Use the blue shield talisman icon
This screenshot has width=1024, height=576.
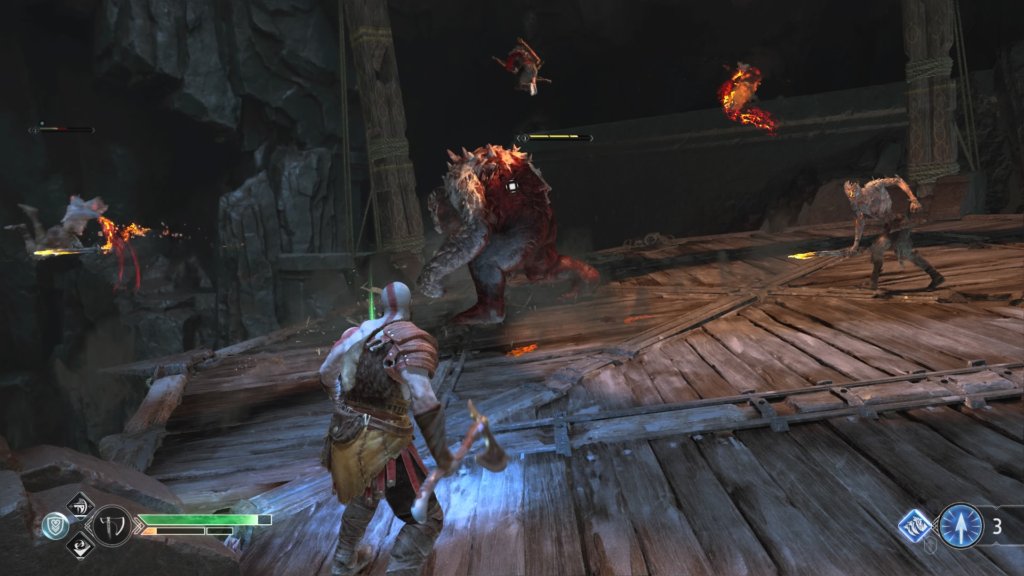(55, 524)
